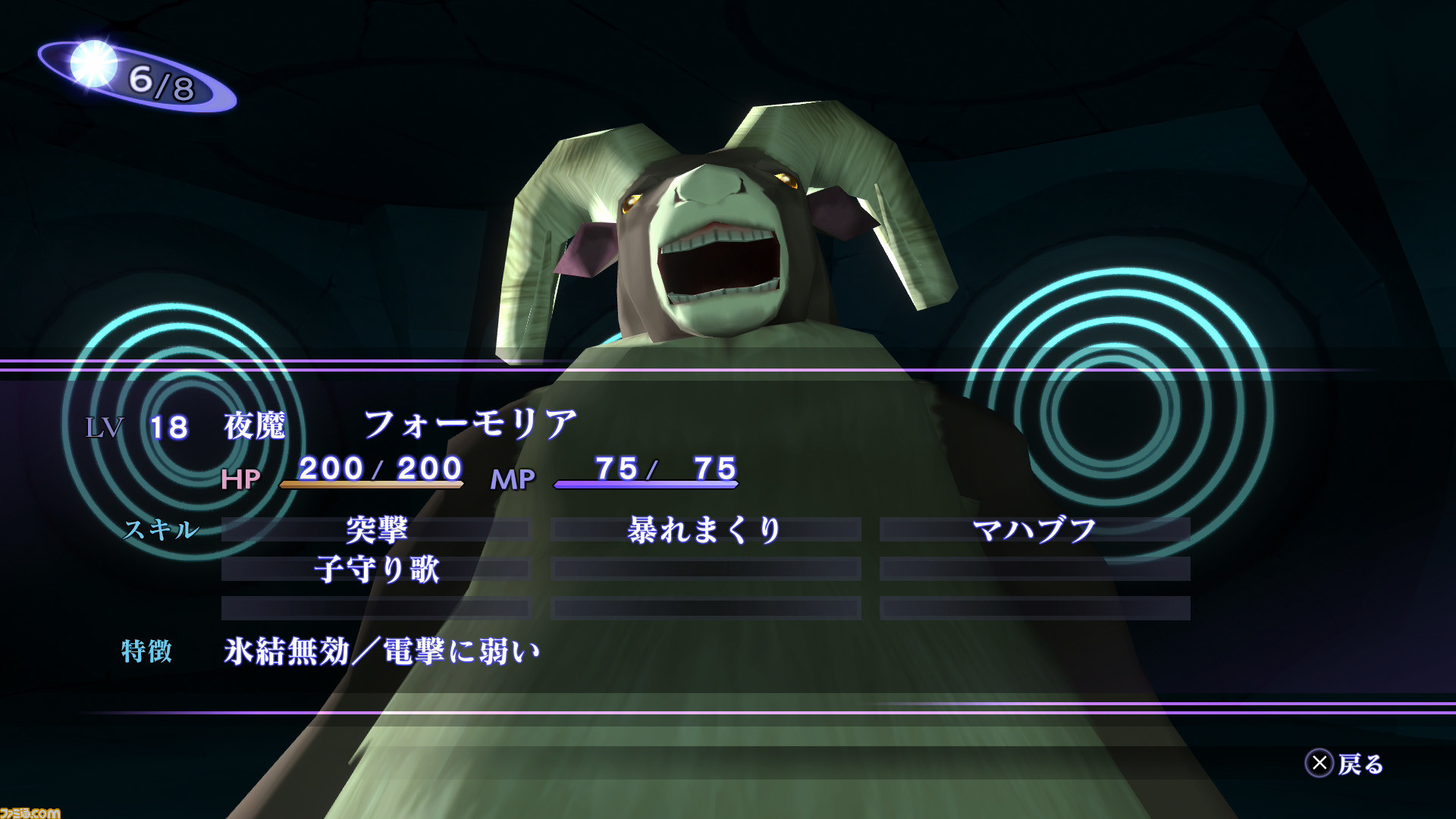
Task: Select the 突撃 skill entry
Action: coord(376,529)
